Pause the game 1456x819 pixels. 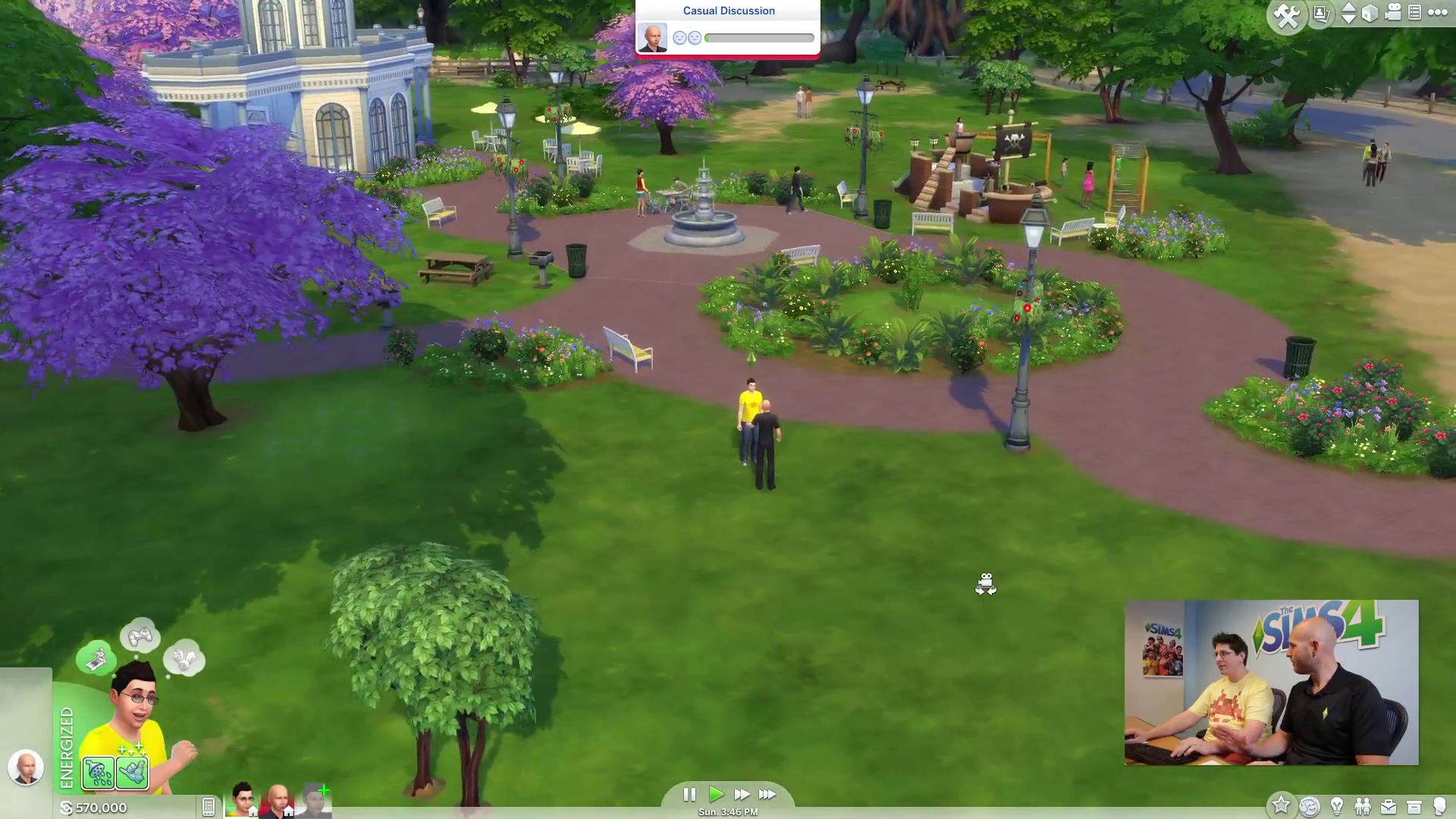(689, 794)
